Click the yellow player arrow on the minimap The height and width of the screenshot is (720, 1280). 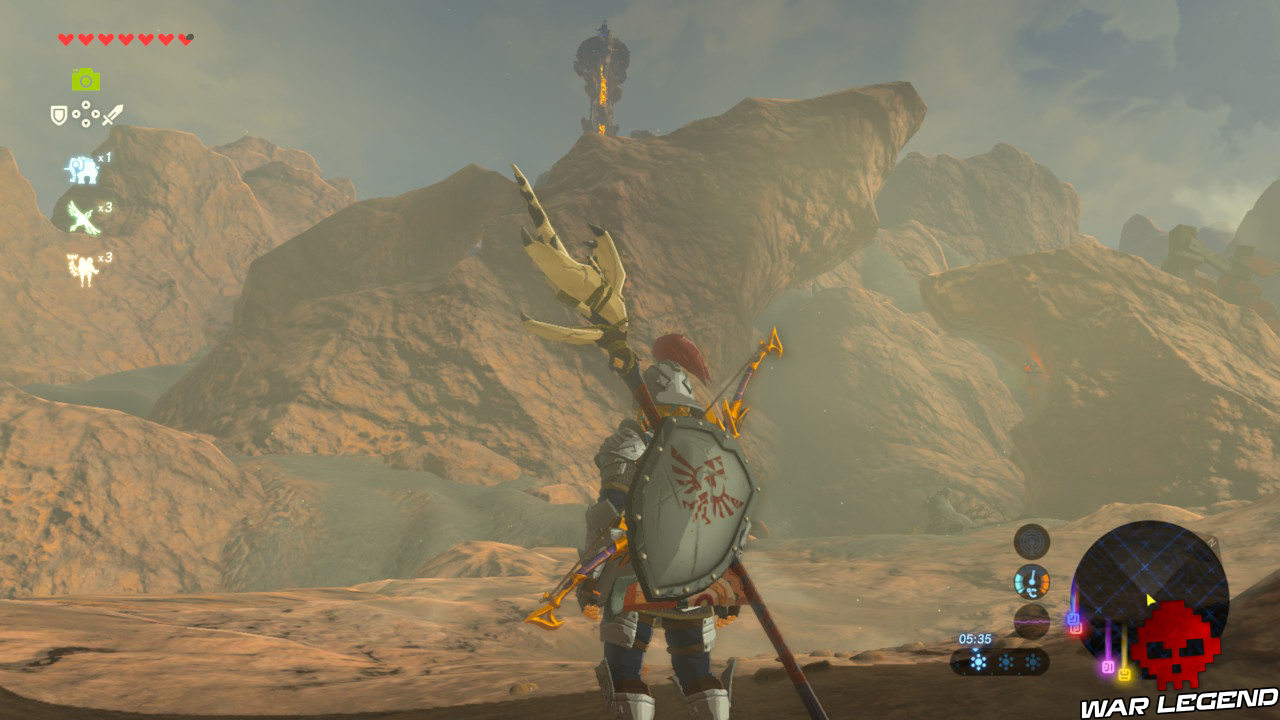pos(1149,599)
